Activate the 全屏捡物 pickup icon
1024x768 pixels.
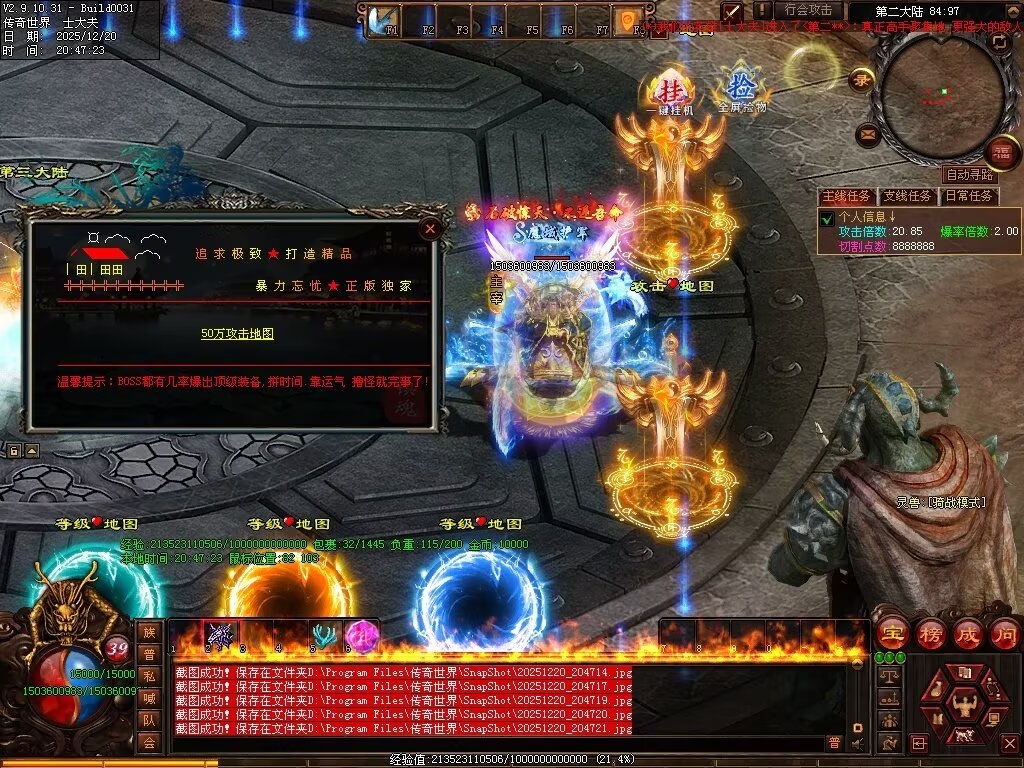741,89
